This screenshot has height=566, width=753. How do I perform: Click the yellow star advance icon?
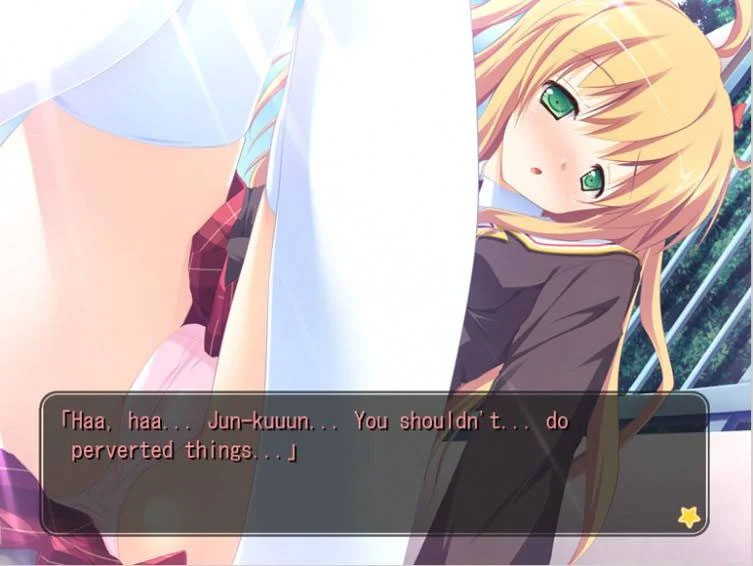tap(689, 516)
